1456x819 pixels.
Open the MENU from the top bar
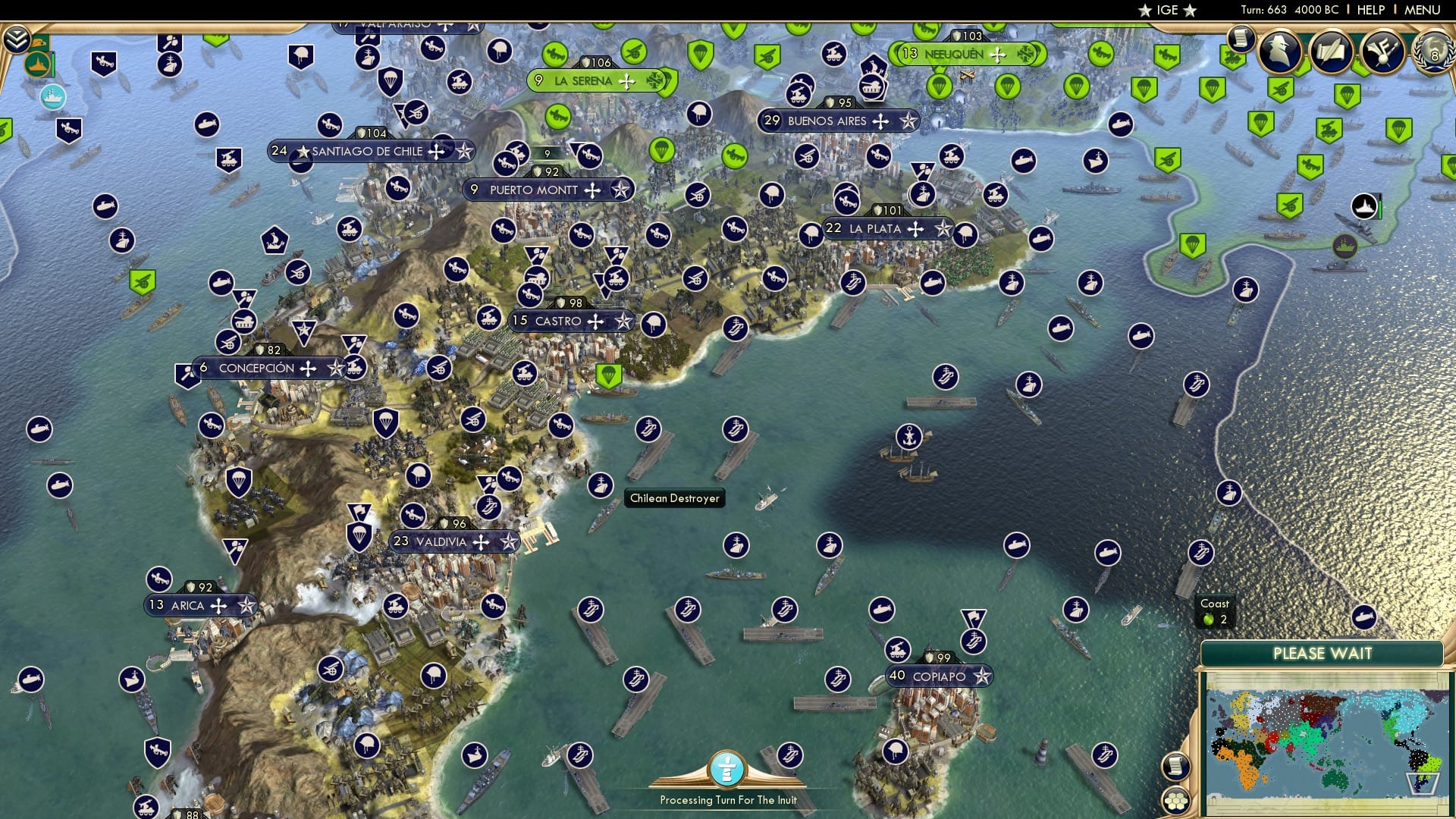tap(1424, 9)
